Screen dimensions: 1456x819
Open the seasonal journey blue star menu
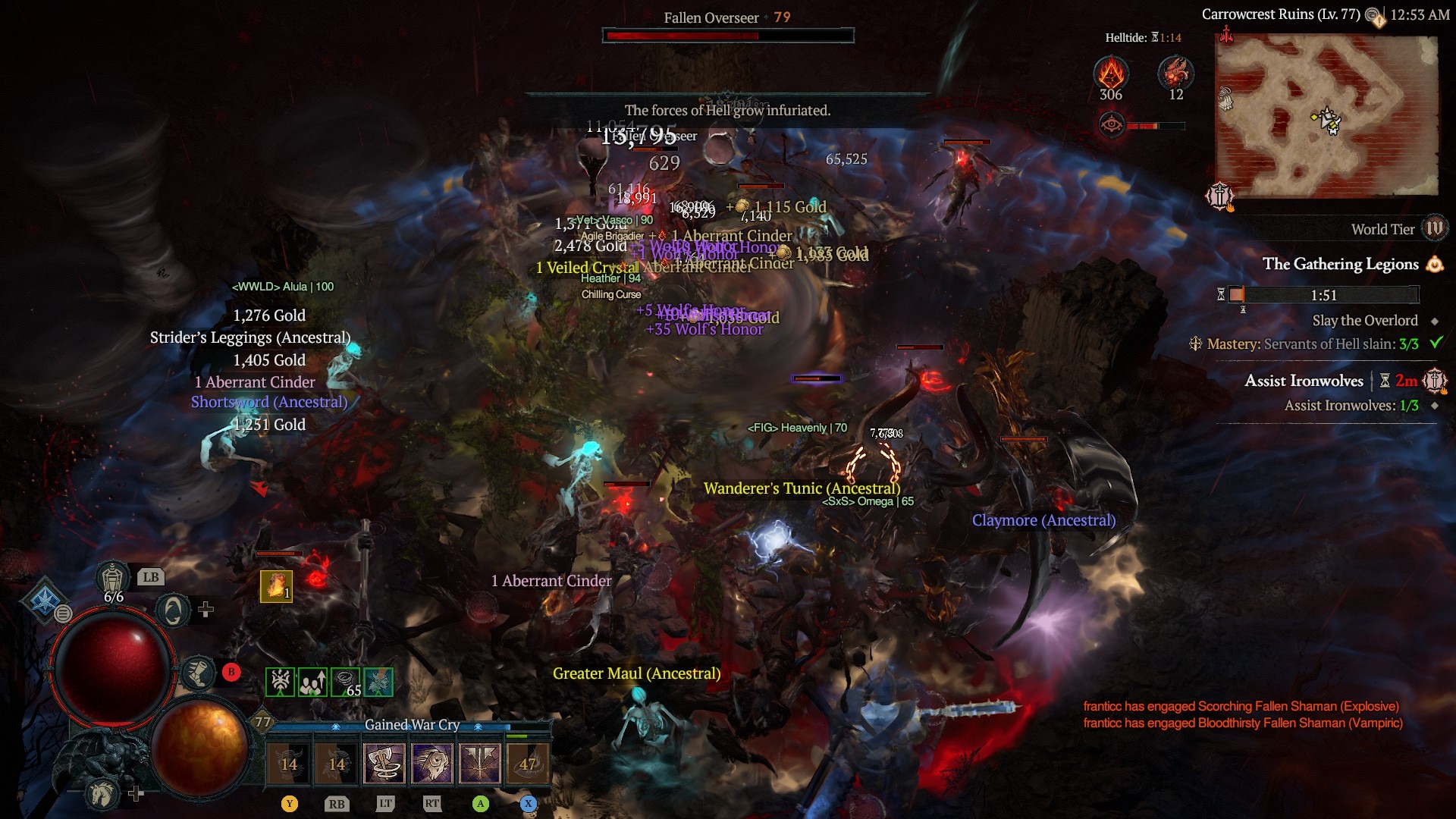point(45,601)
